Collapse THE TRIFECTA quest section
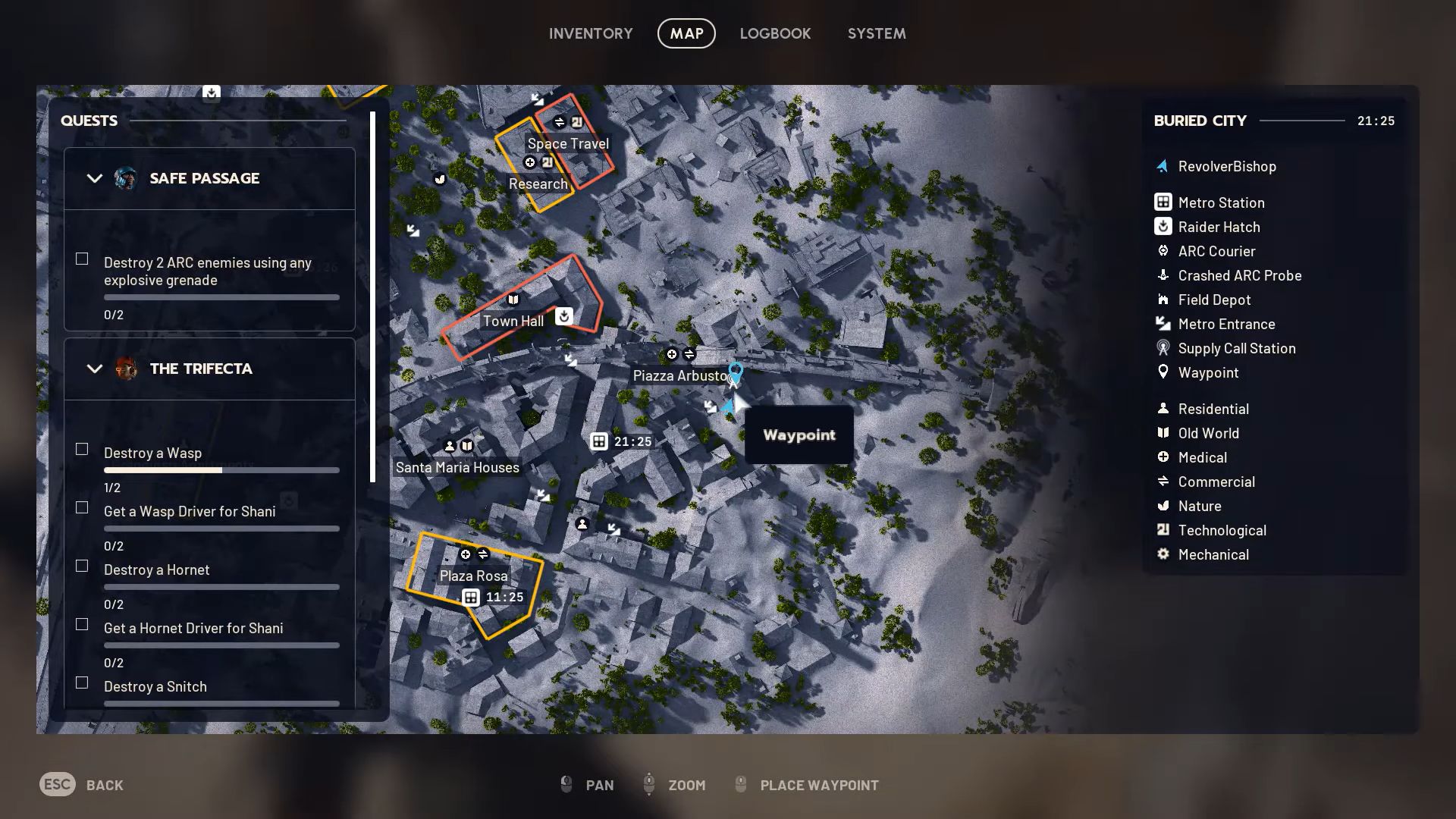1456x819 pixels. 94,369
